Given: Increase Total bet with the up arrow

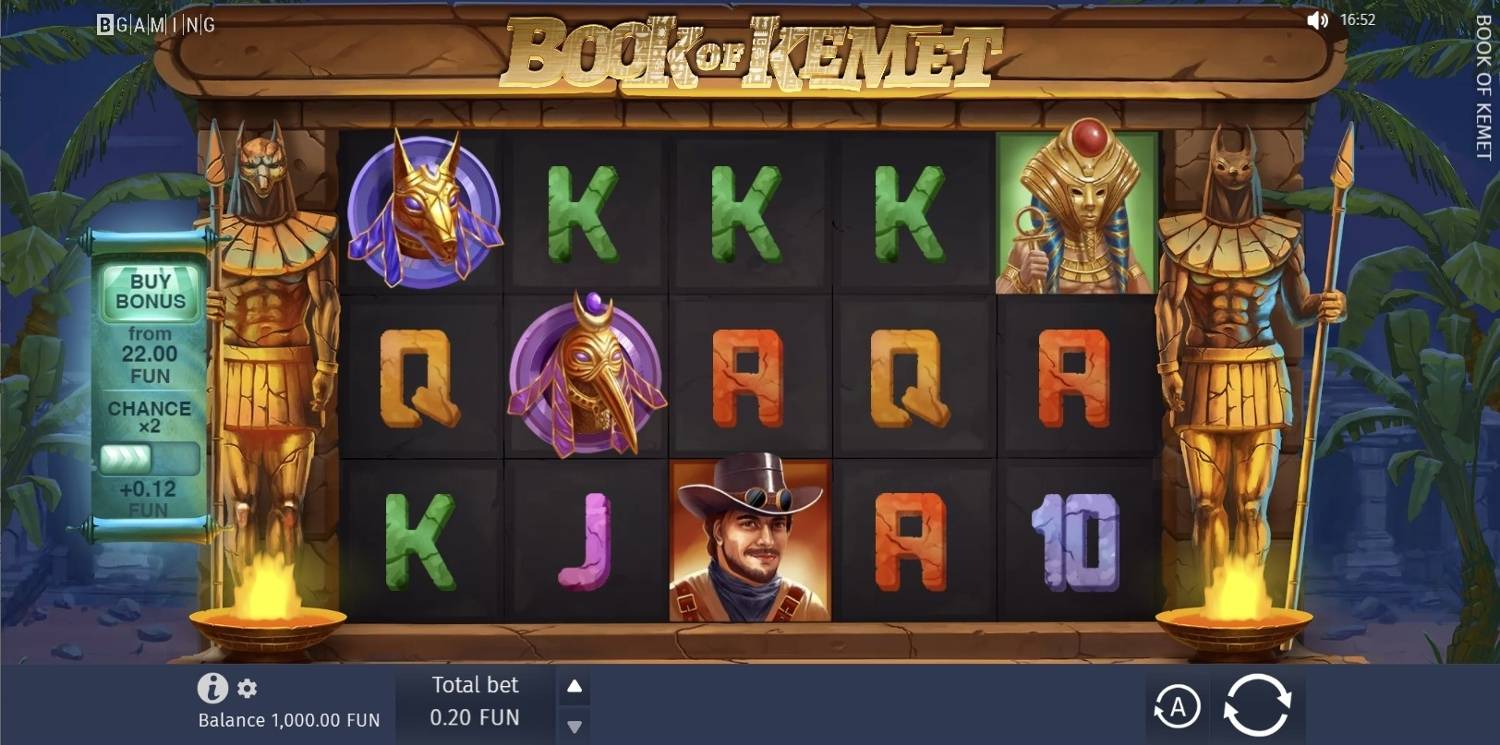Looking at the screenshot, I should (x=574, y=685).
